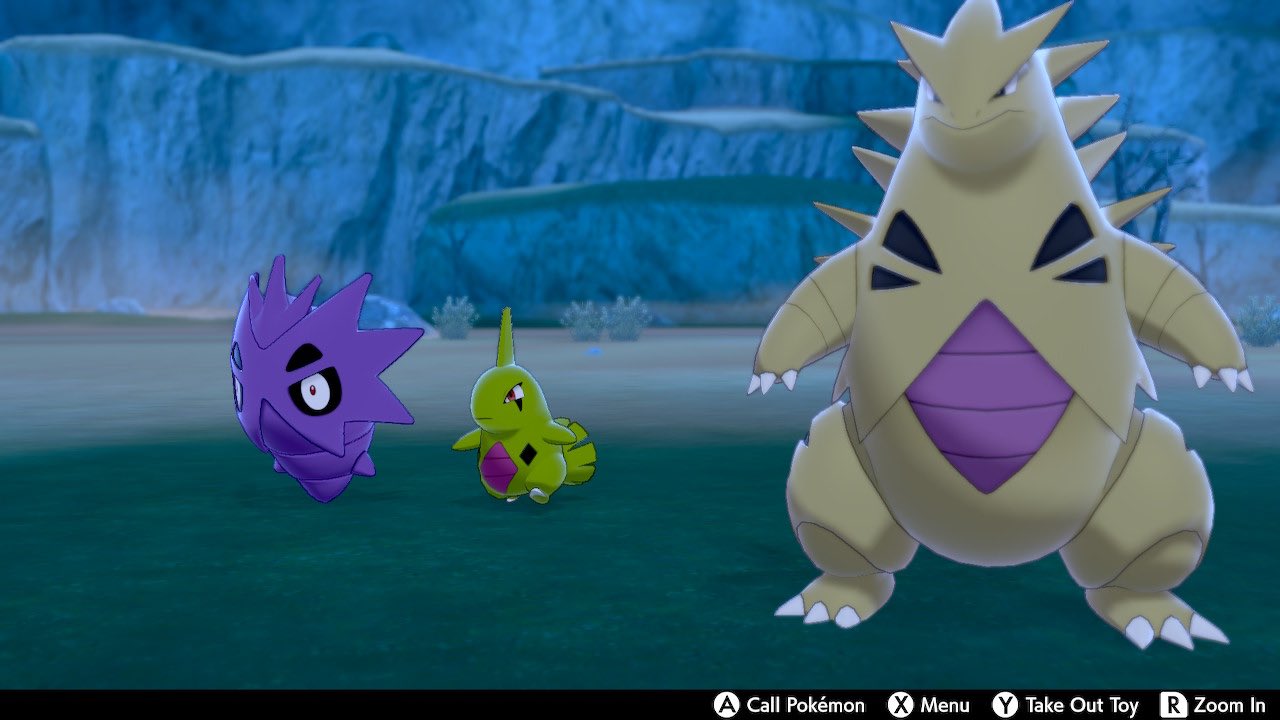Click the Y button prompt icon
The image size is (1280, 720).
[x=1004, y=705]
